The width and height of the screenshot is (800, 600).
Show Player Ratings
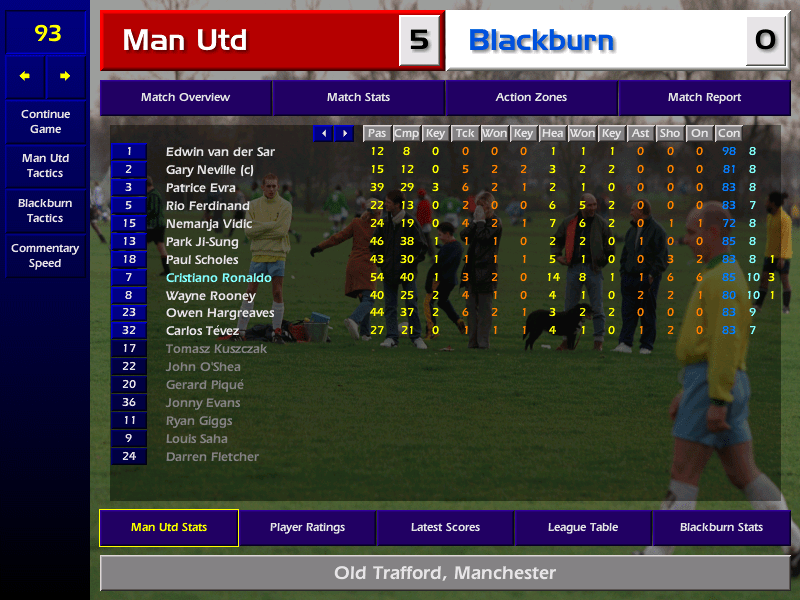(307, 527)
